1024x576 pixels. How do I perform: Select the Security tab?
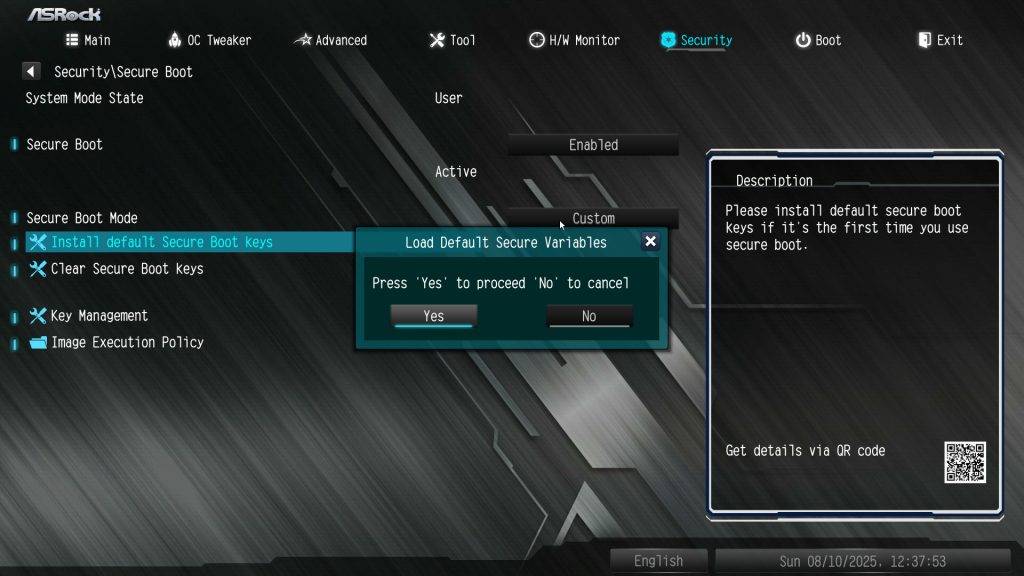pos(696,40)
